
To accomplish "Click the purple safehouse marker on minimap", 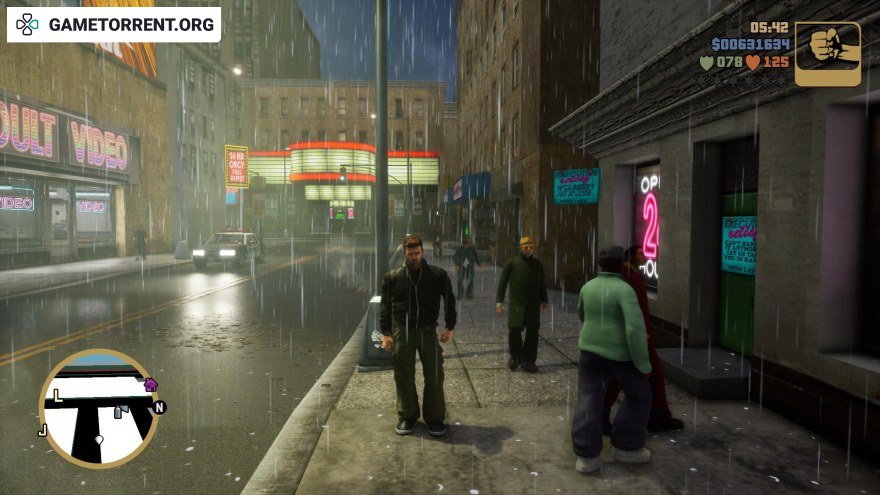I will [150, 384].
